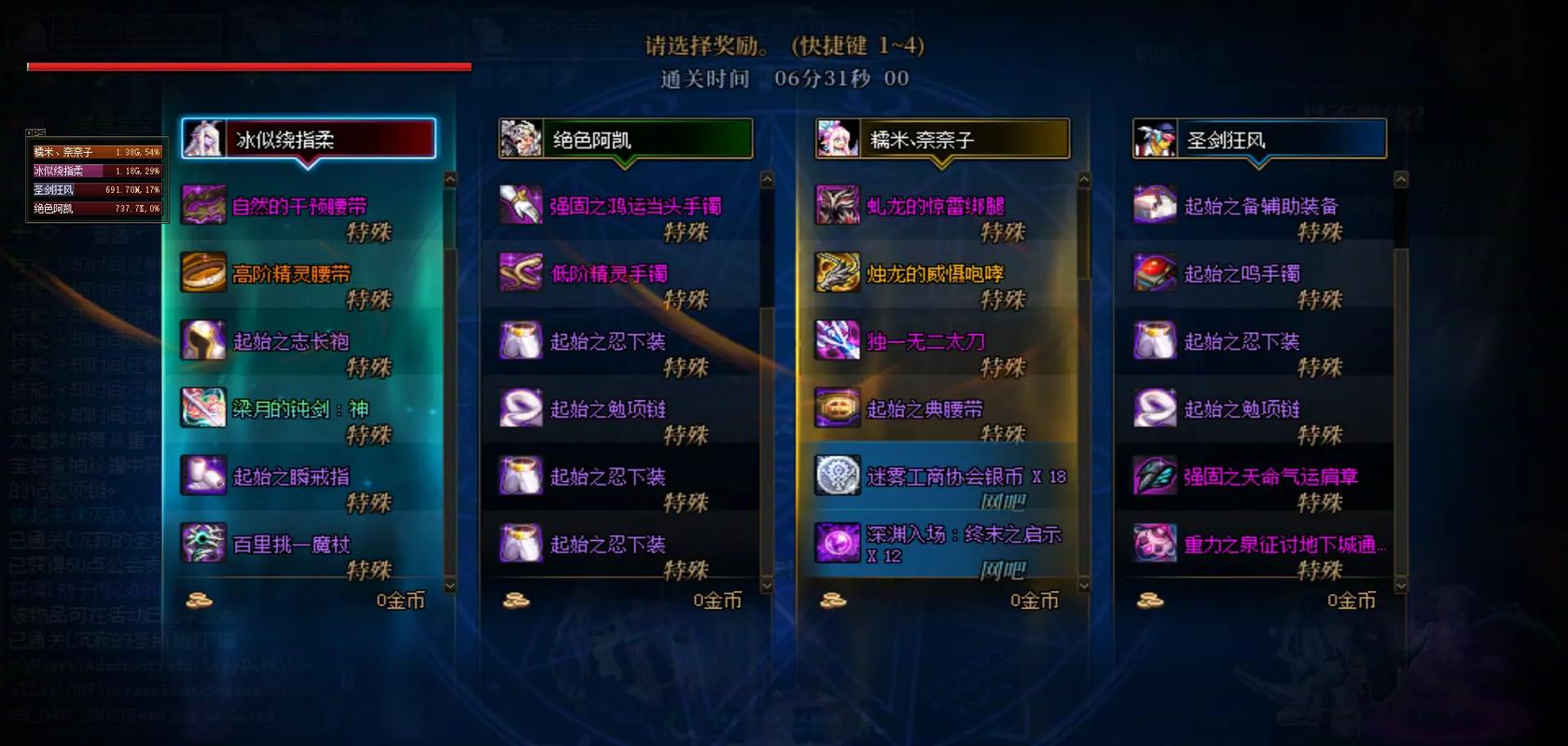
Task: Click the 迷雾工商协会银币 silver coin icon
Action: [838, 476]
